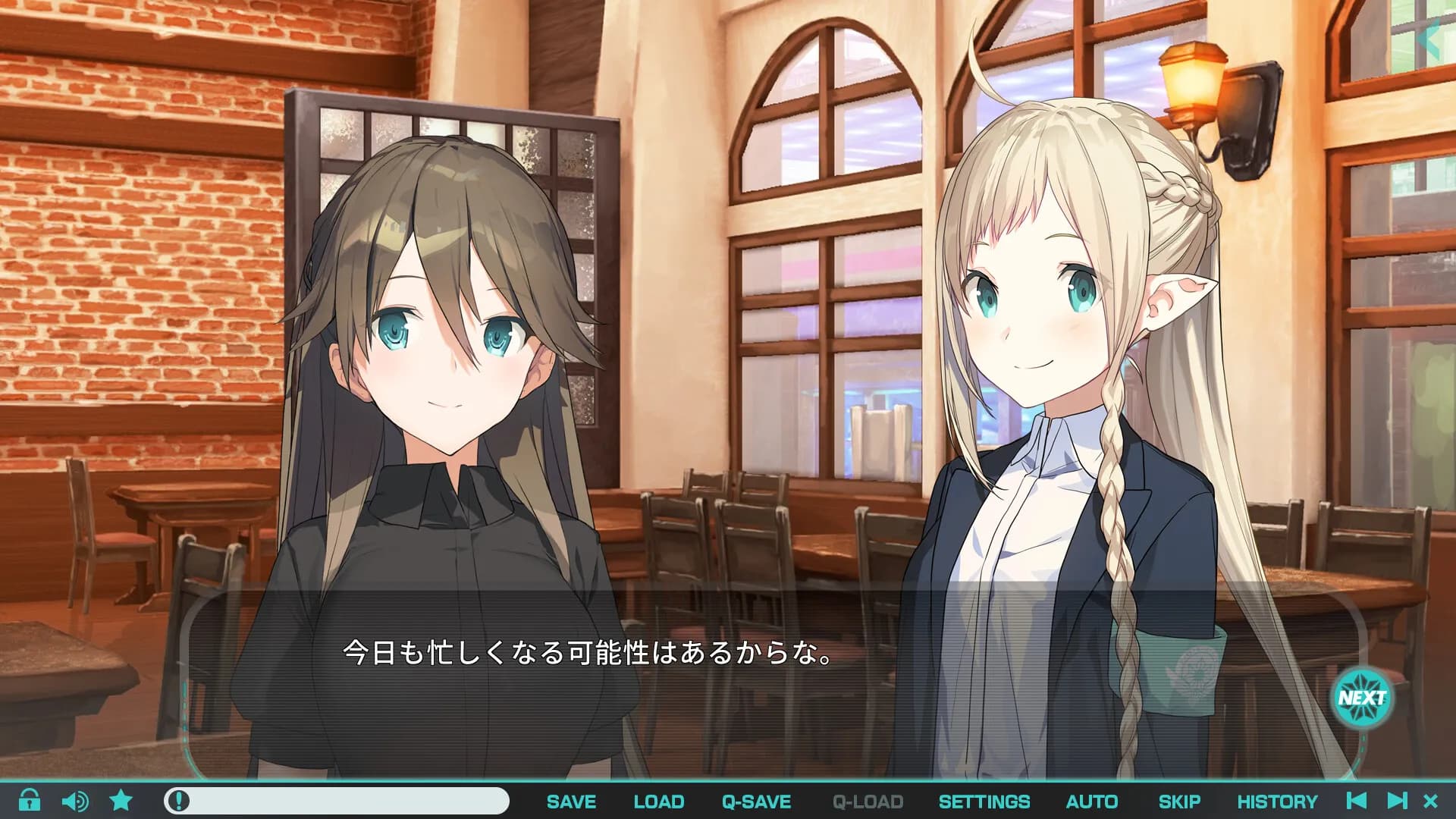Click the teal arrow in the top-right corner

point(1430,39)
